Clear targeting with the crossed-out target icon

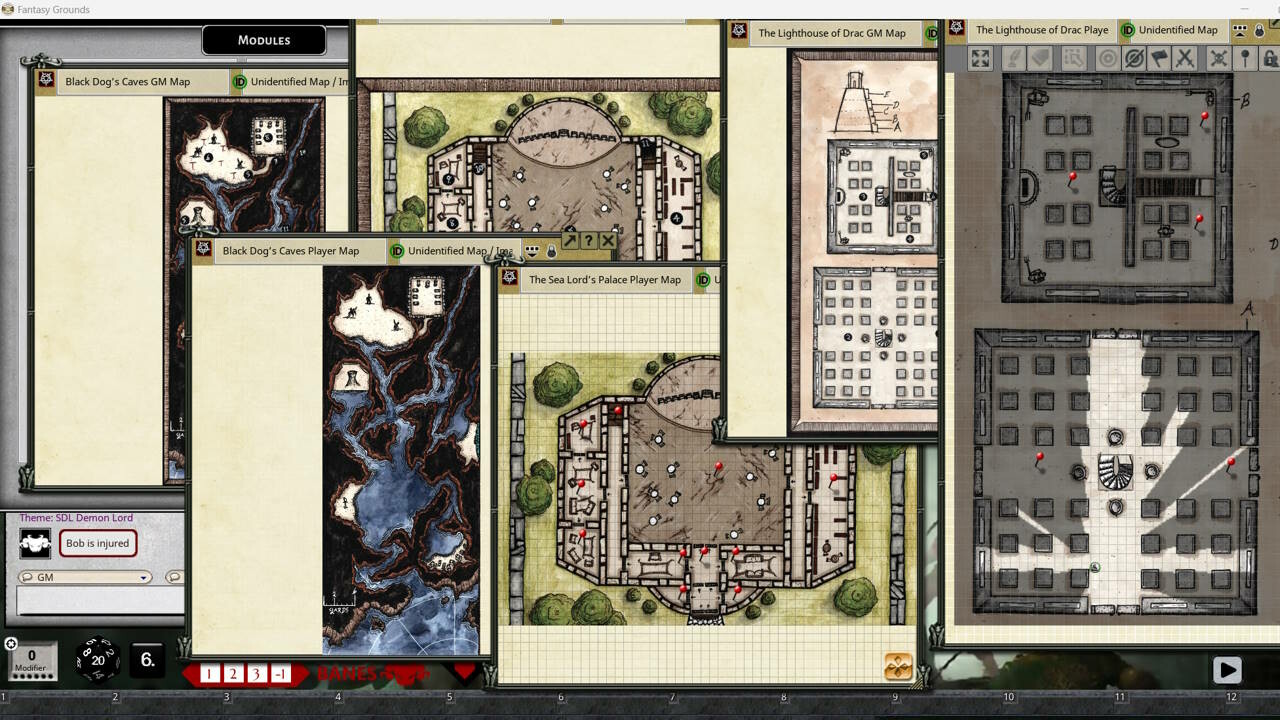point(1136,59)
